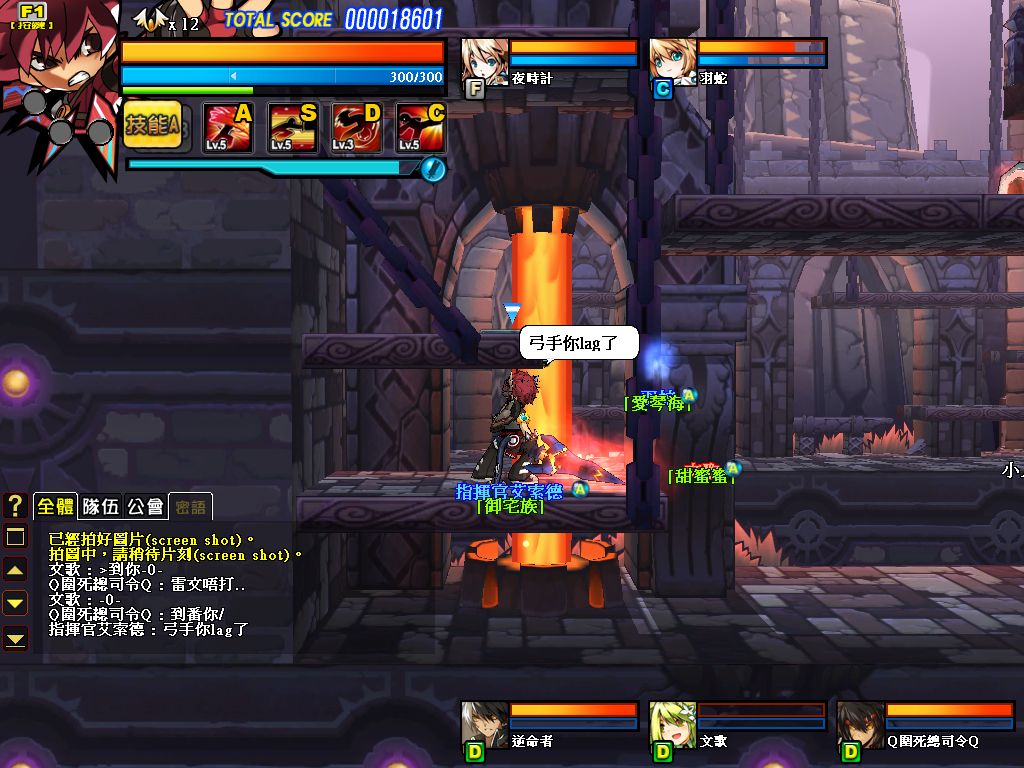The image size is (1024, 768).
Task: Open the 隊伍 party chat tab
Action: (100, 506)
